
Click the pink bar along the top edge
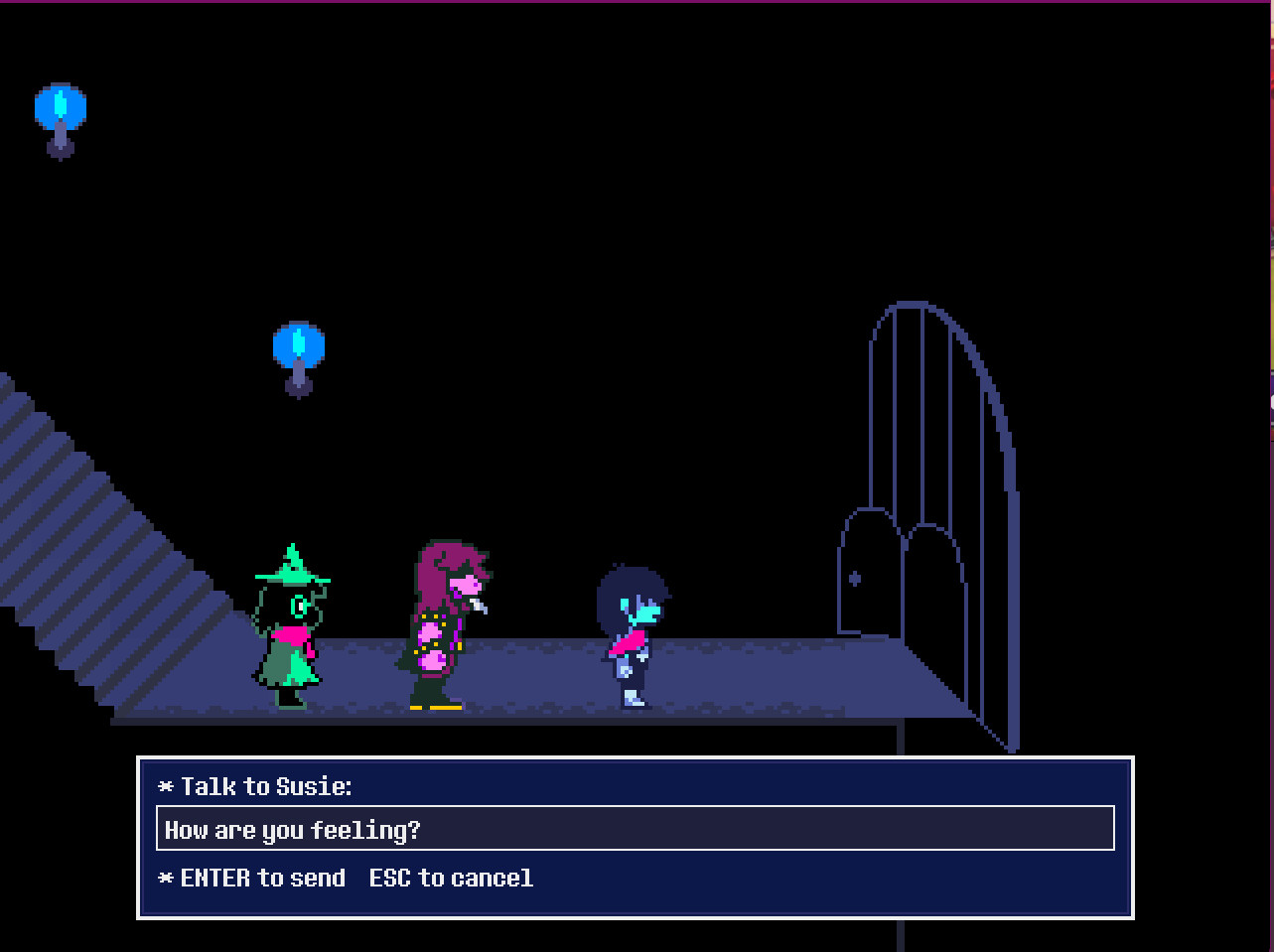[x=636, y=4]
